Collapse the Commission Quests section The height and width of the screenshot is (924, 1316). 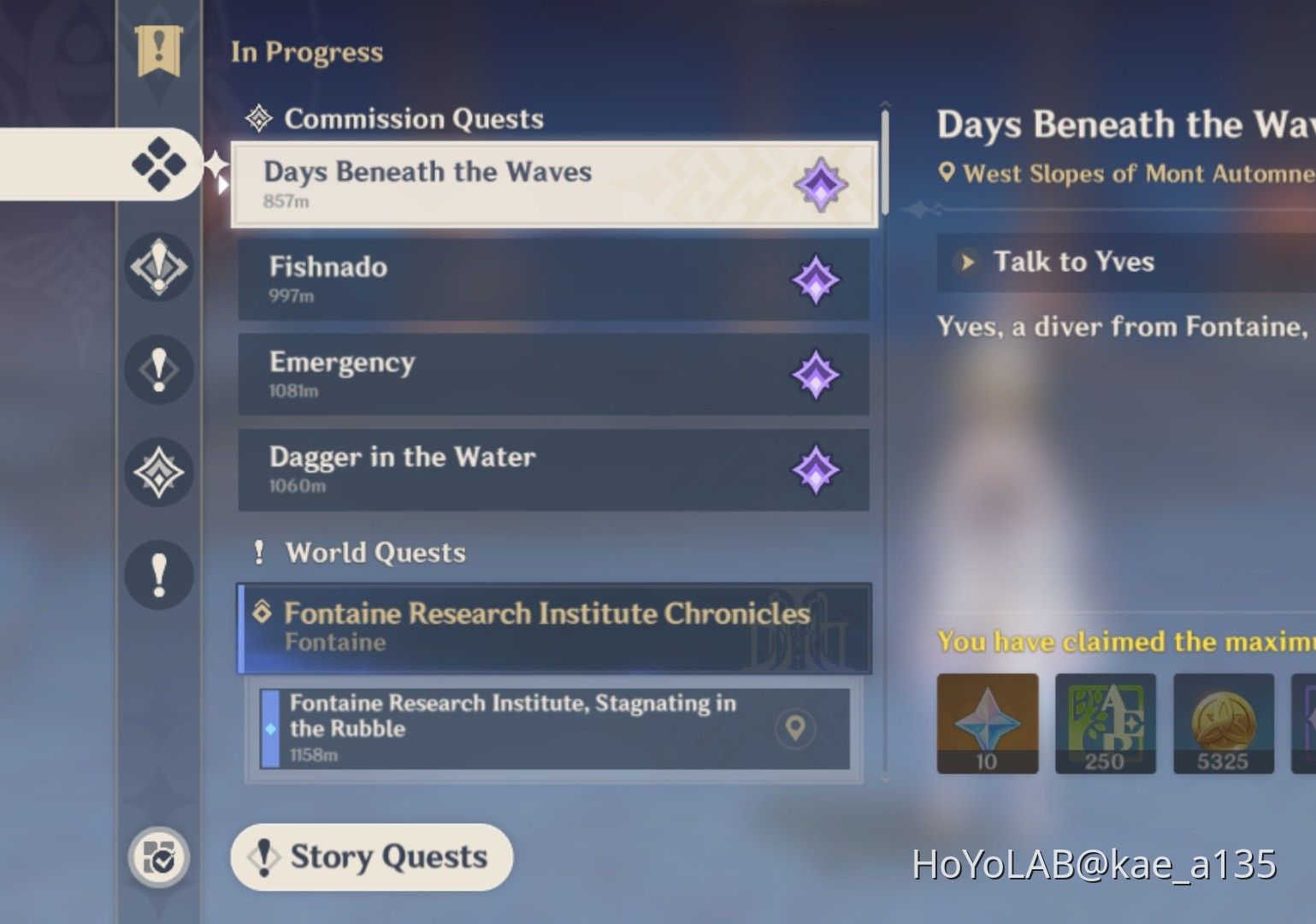(x=415, y=118)
